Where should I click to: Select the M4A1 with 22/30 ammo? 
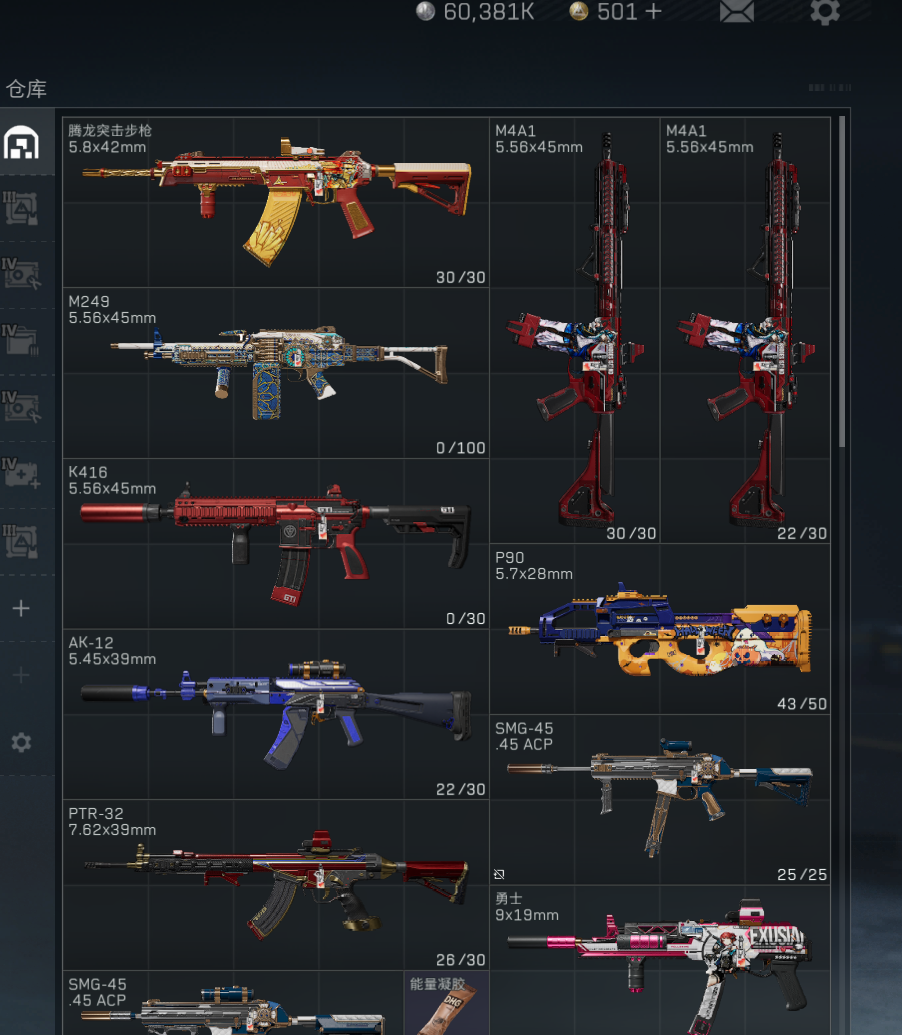click(x=745, y=330)
